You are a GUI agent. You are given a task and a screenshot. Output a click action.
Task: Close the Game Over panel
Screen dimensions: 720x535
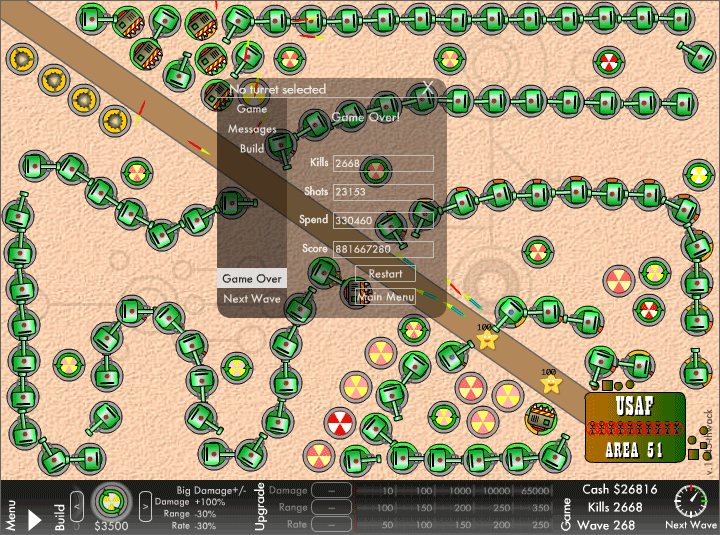[428, 88]
